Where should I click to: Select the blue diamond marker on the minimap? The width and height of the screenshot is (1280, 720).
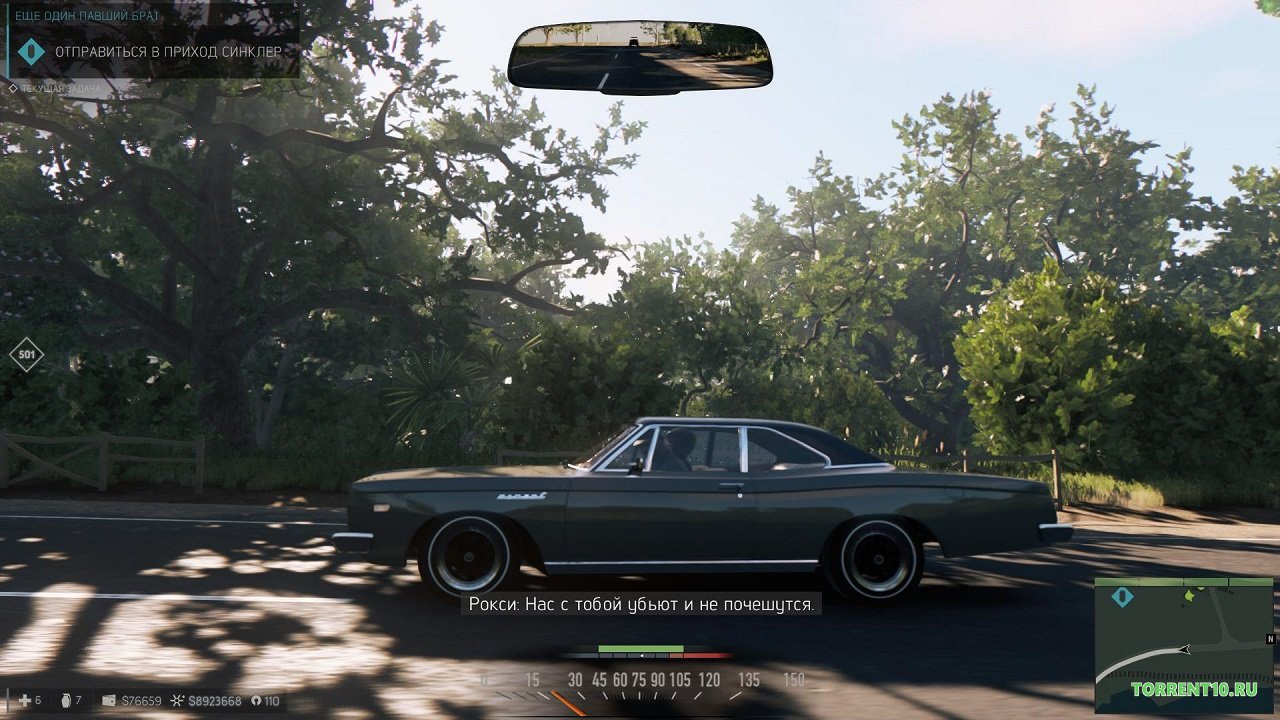point(1122,597)
